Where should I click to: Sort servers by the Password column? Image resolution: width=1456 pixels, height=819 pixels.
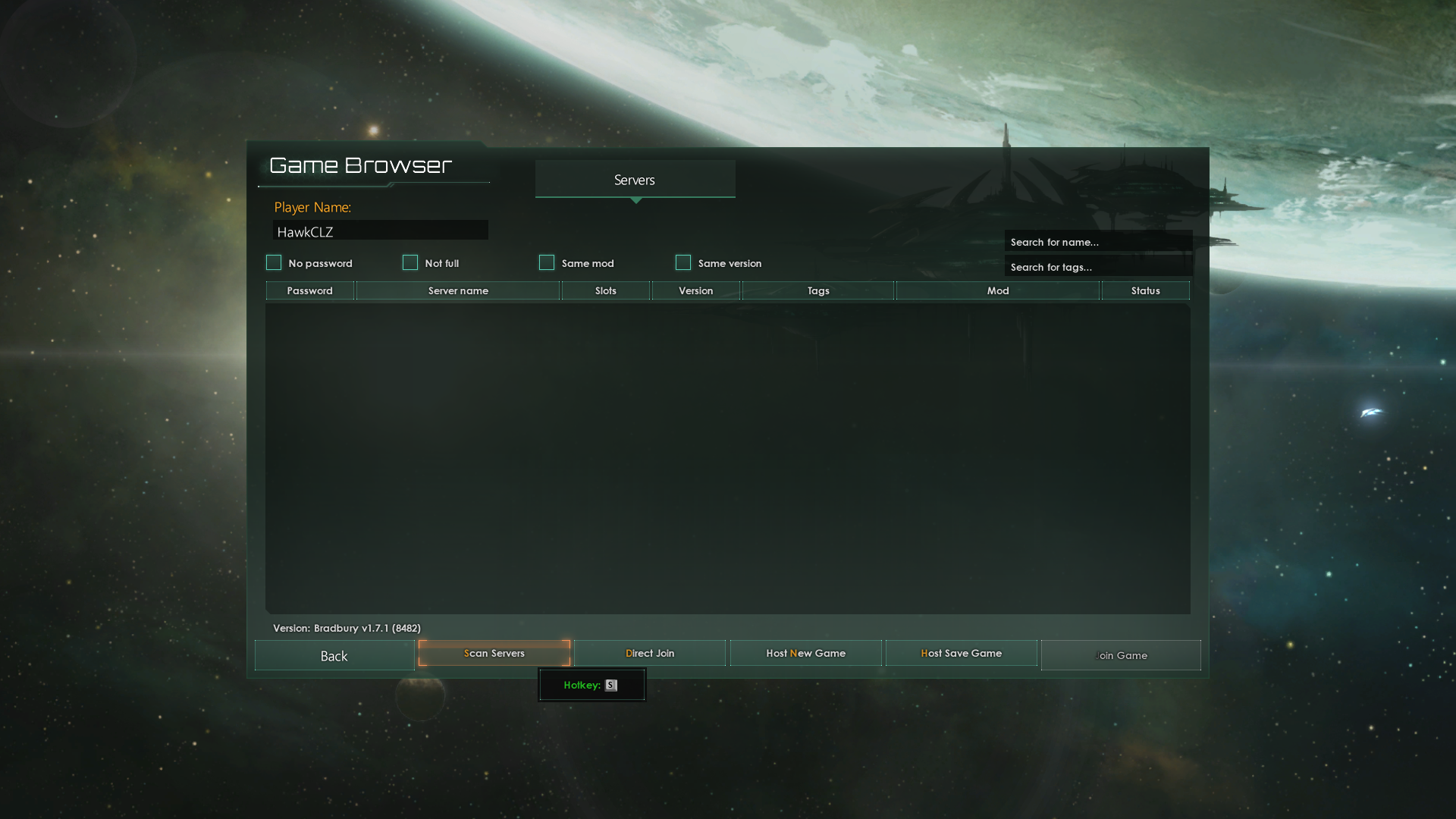click(x=309, y=290)
